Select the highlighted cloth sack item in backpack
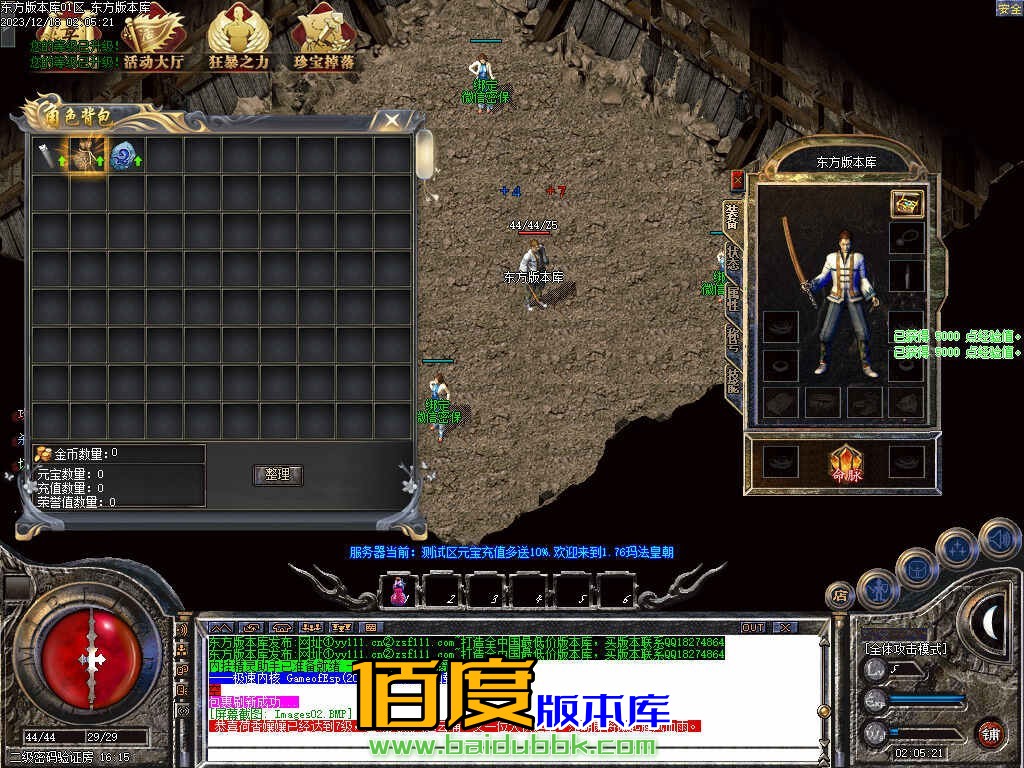1024x768 pixels. tap(87, 156)
